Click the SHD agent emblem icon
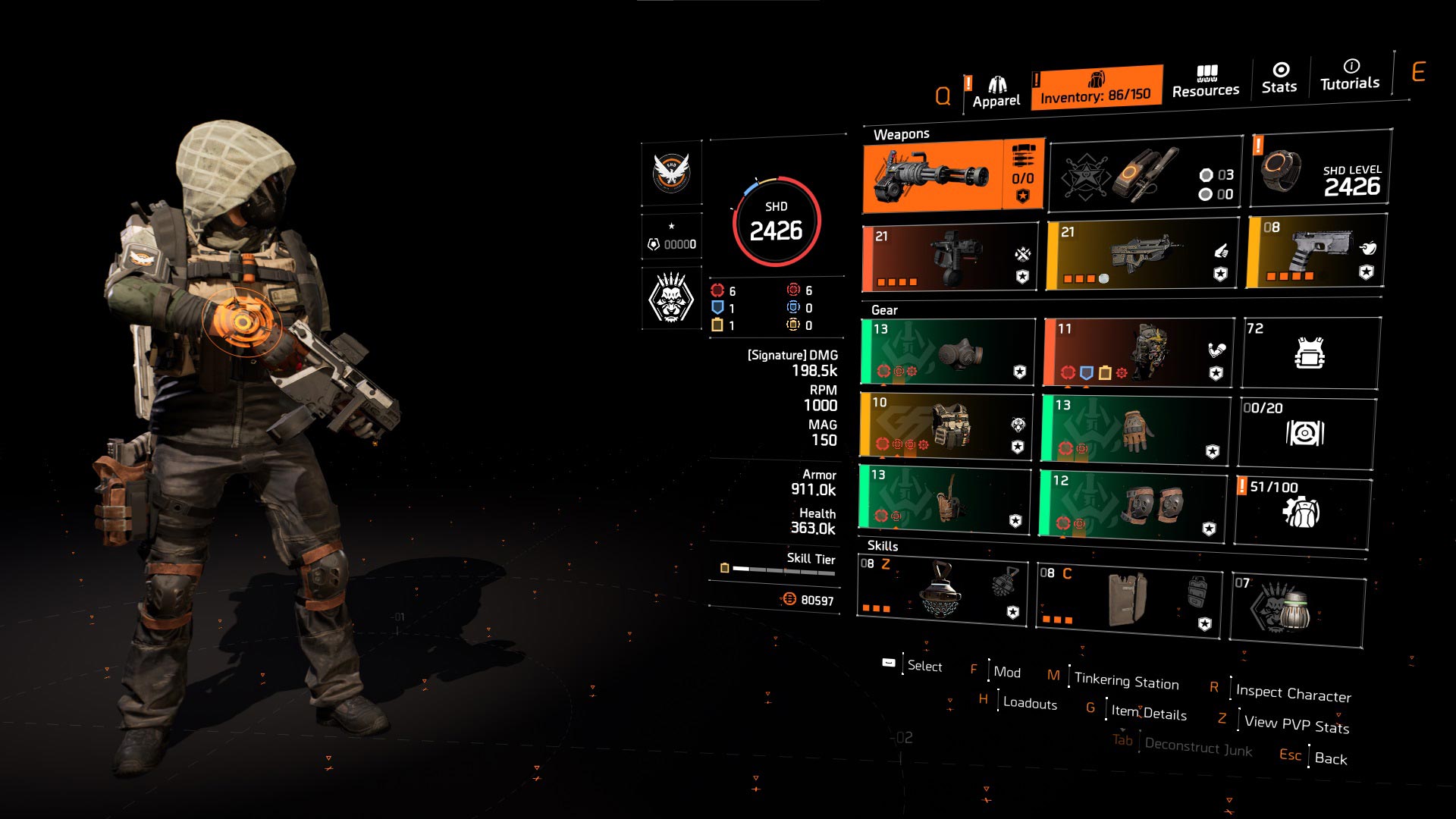The height and width of the screenshot is (819, 1456). click(x=671, y=173)
